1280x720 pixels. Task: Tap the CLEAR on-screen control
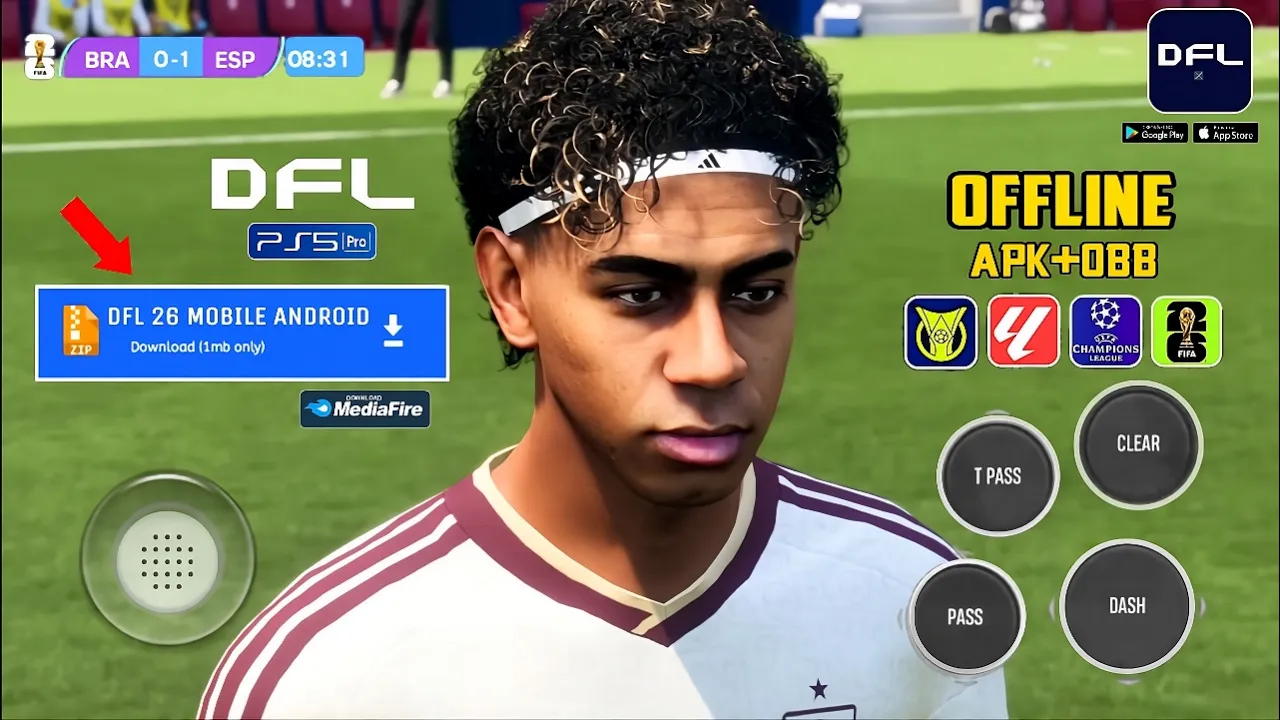pyautogui.click(x=1138, y=444)
